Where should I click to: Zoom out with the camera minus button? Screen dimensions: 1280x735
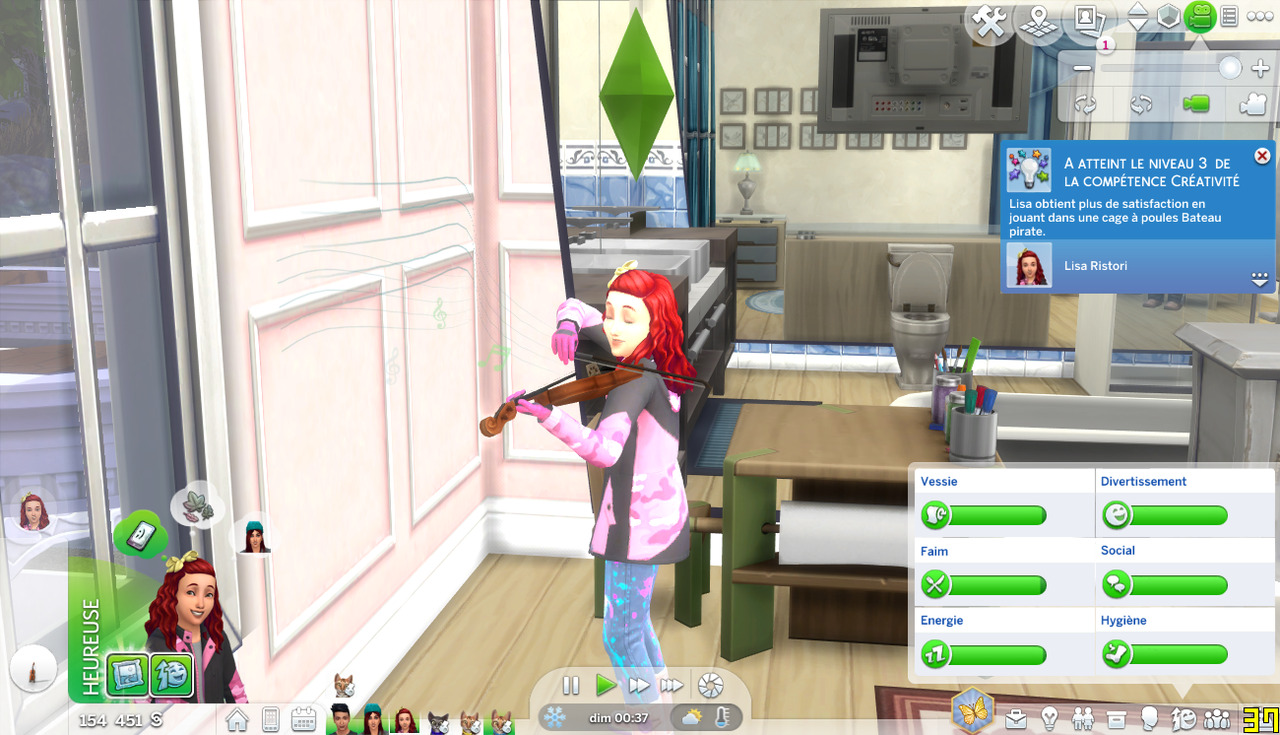[x=1083, y=68]
